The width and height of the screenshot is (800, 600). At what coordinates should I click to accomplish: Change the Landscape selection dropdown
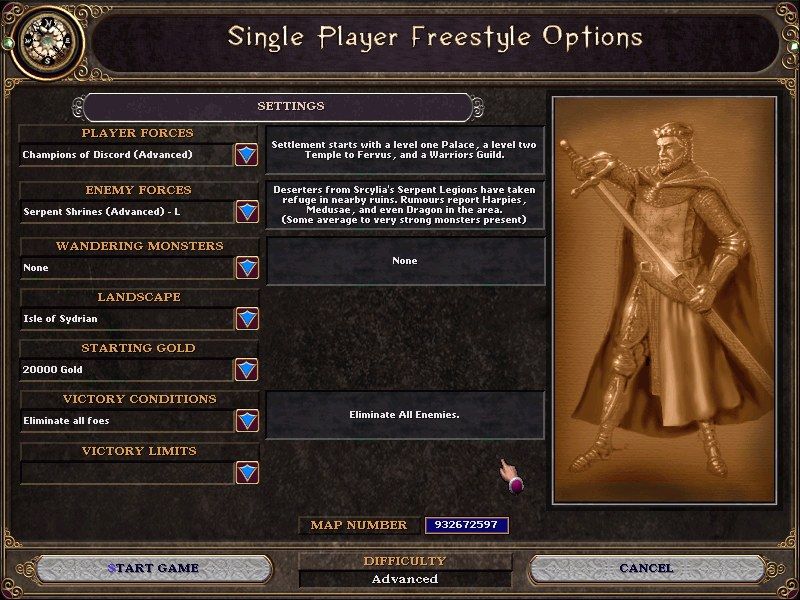point(246,319)
